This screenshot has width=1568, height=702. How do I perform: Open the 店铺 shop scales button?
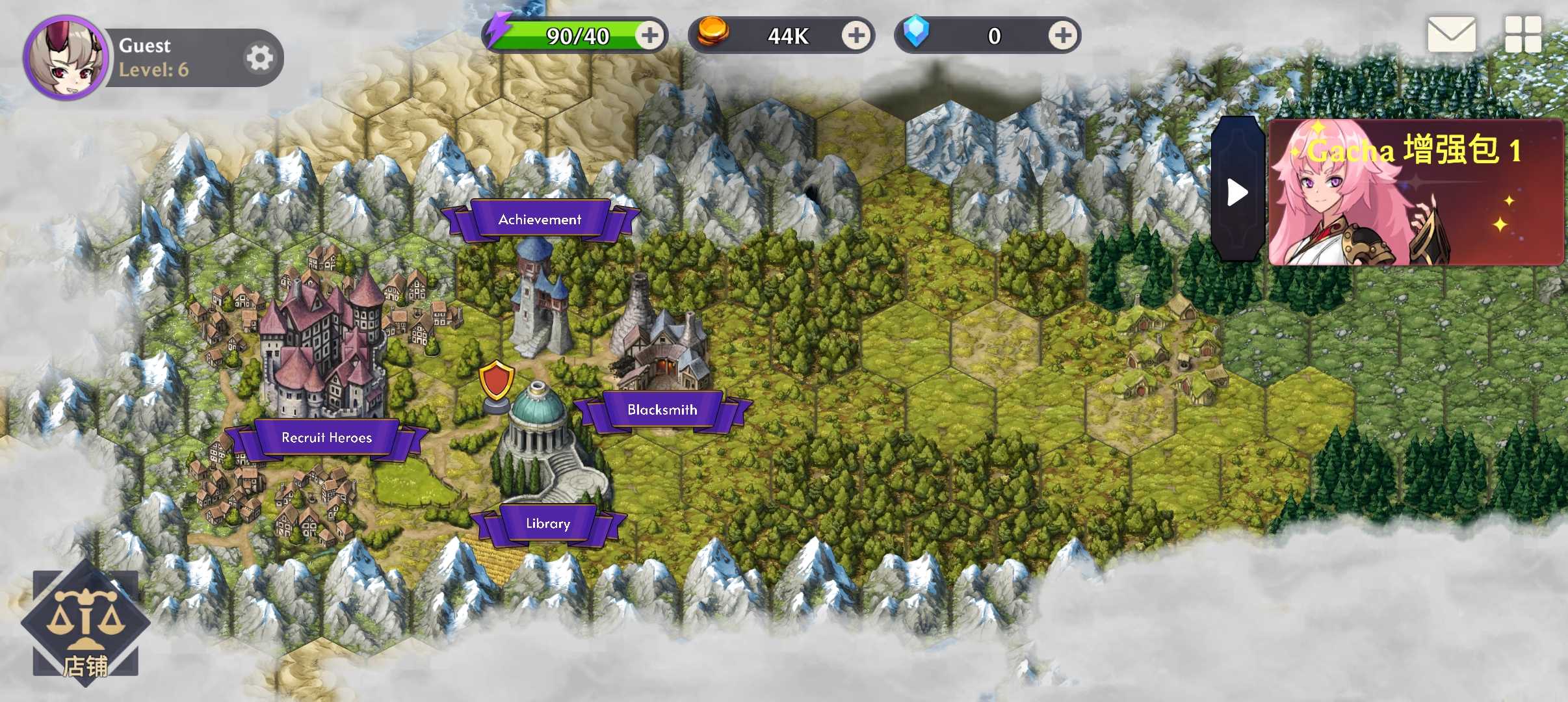pyautogui.click(x=85, y=624)
